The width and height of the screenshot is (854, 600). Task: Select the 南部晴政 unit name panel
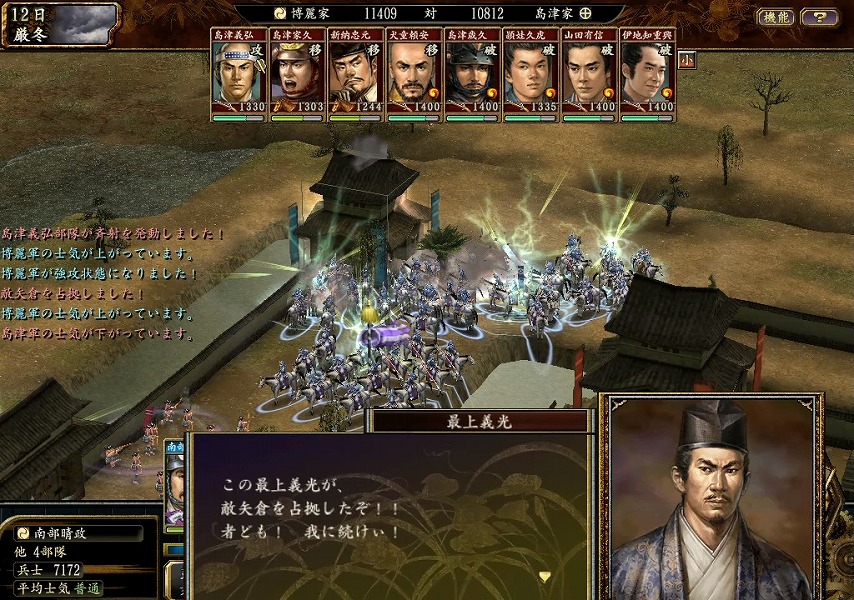tap(78, 533)
